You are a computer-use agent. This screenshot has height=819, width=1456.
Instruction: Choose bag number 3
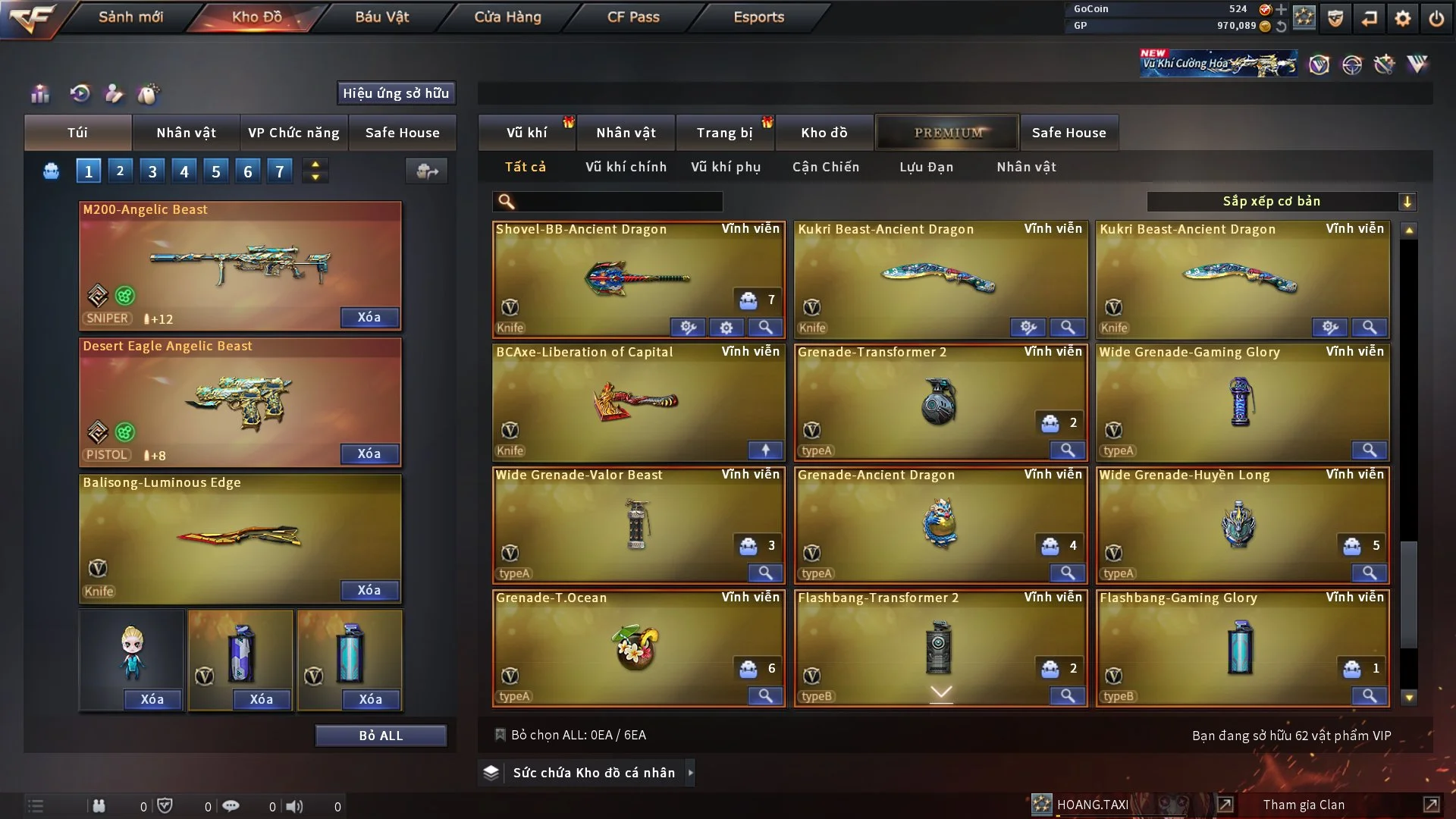(152, 171)
